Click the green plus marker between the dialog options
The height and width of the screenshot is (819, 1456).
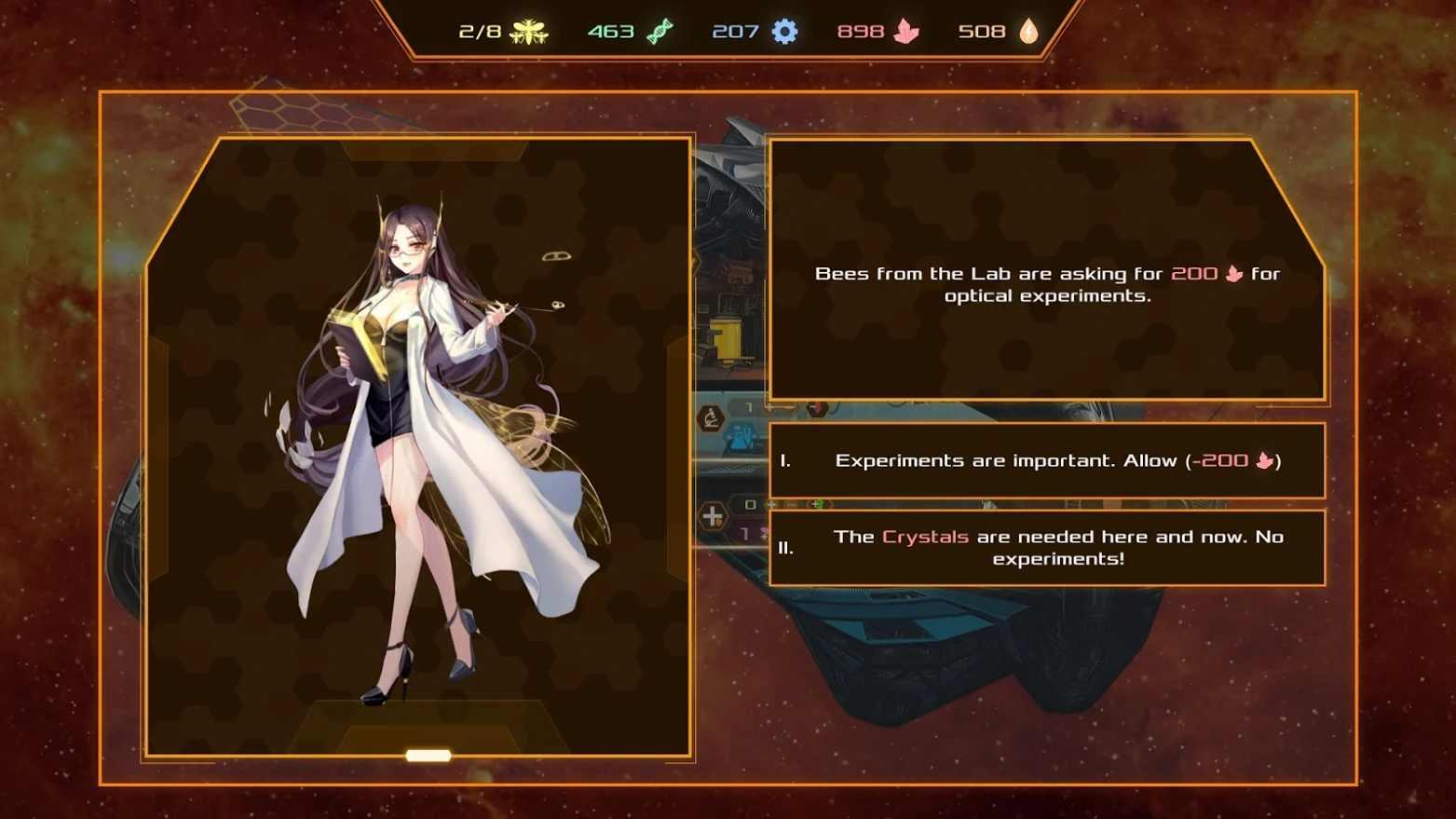[815, 505]
